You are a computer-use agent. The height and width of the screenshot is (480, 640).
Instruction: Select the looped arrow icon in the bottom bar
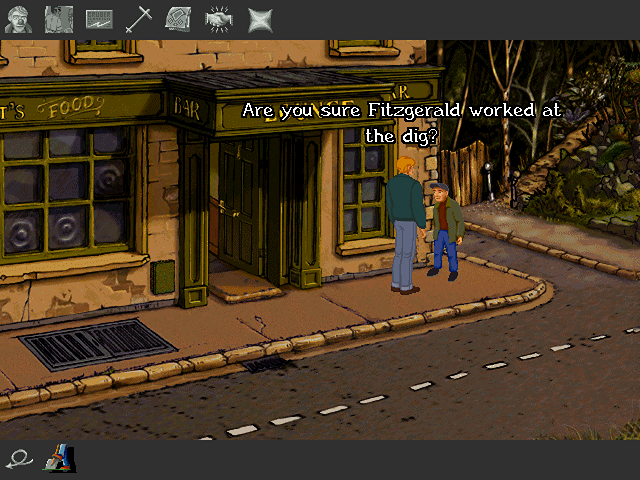18,459
